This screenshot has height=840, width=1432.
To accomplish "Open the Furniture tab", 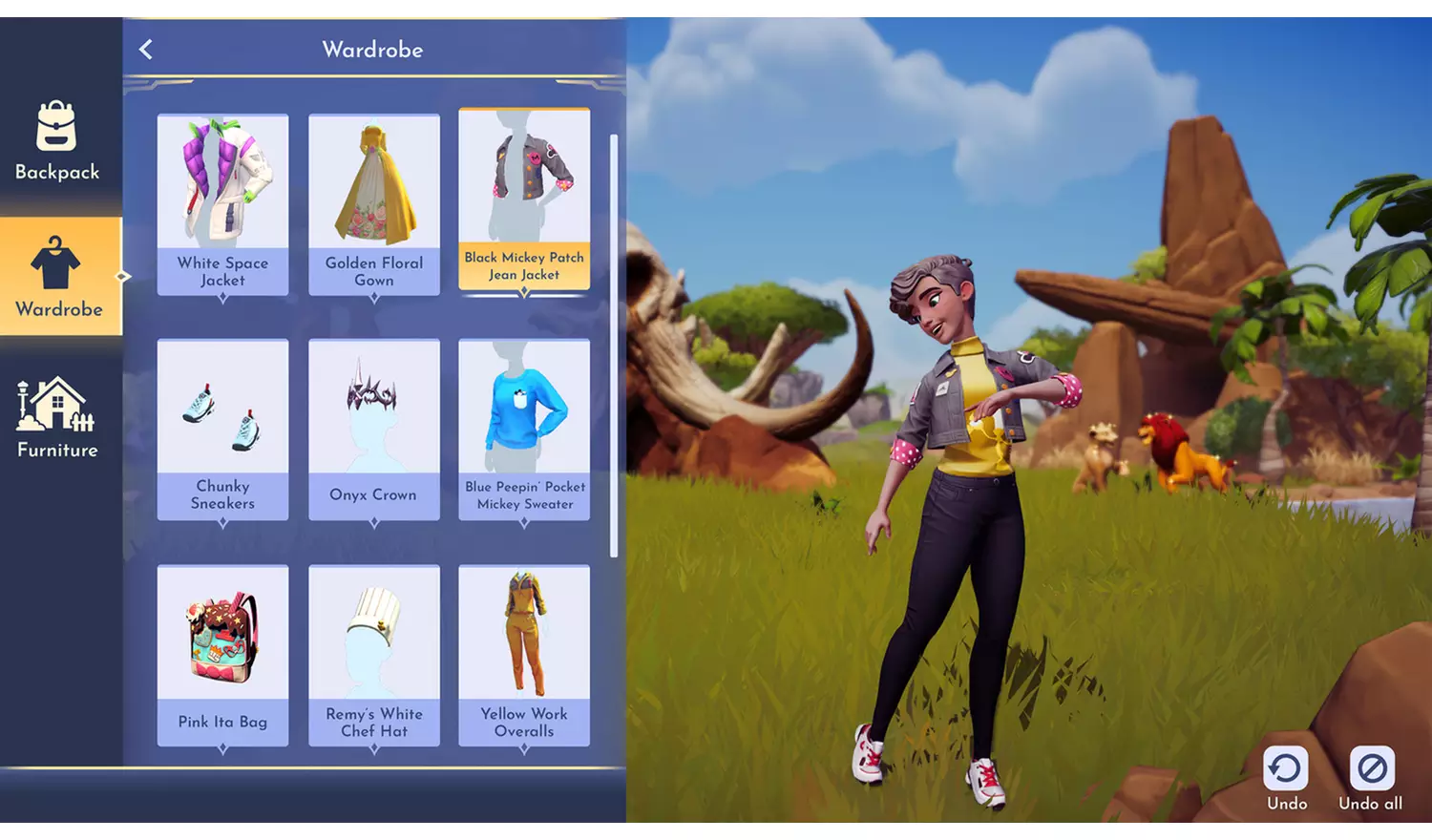I will point(57,417).
